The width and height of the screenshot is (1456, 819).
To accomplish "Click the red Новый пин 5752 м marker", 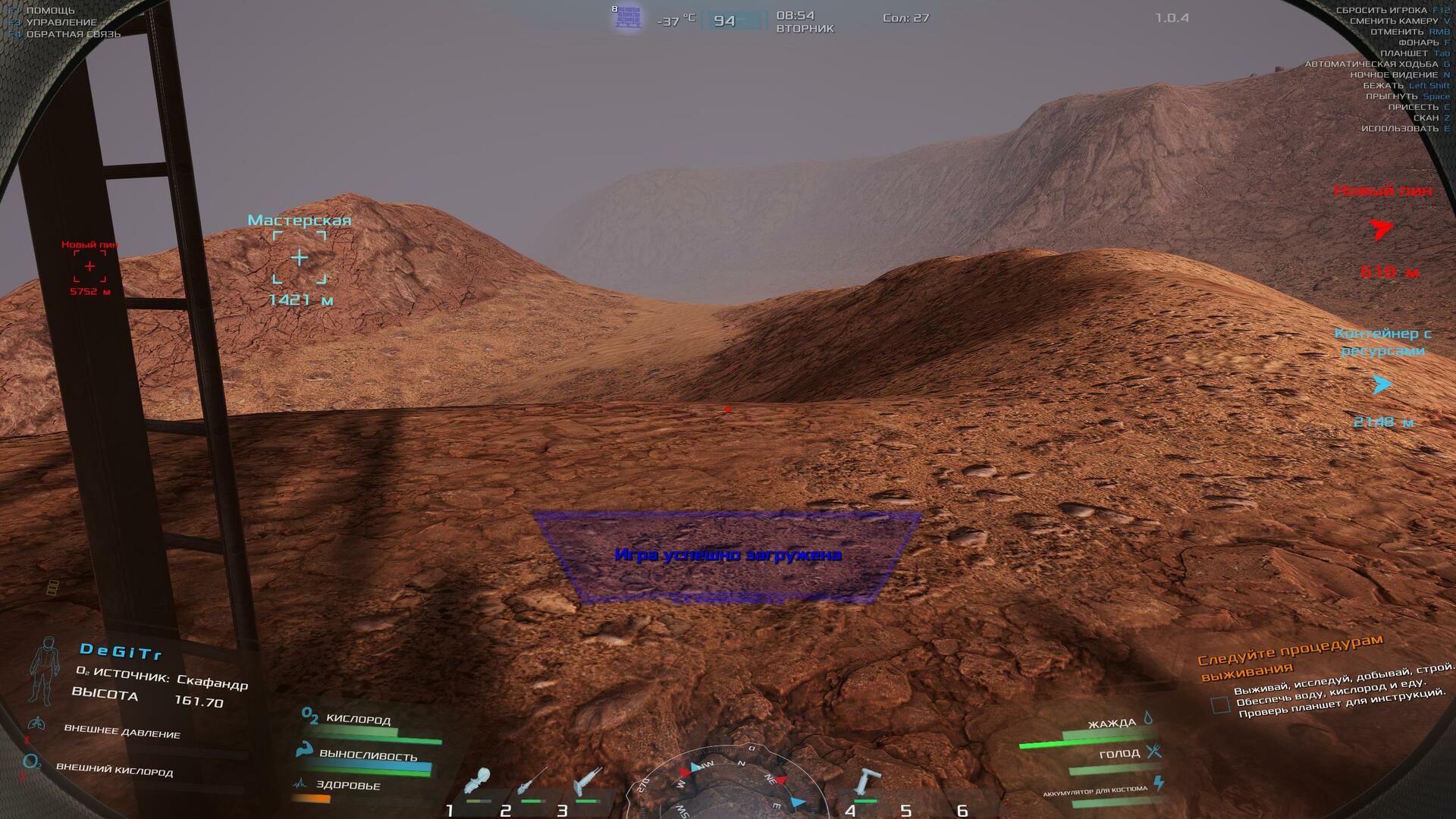I will 89,267.
